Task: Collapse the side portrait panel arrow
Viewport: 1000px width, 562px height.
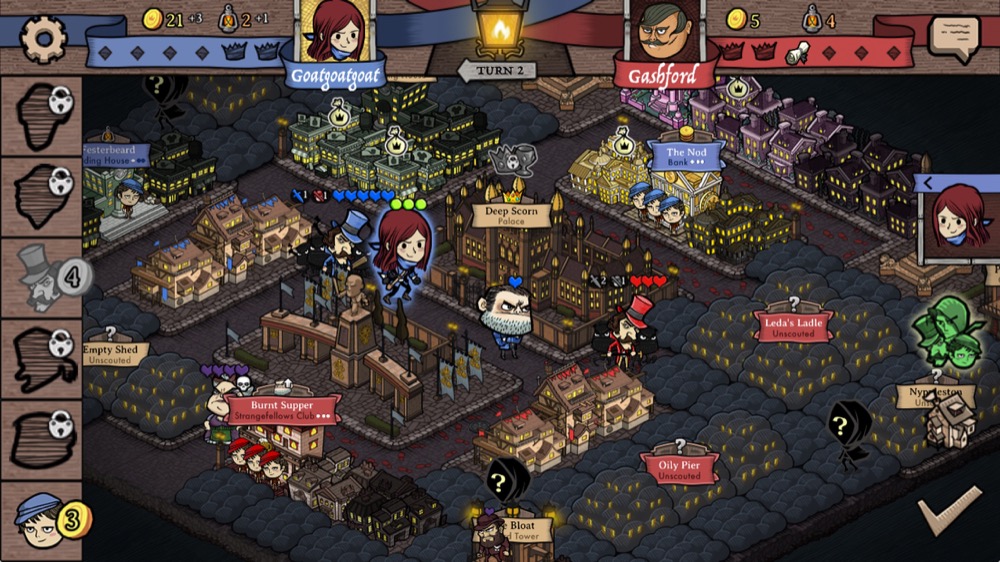Action: pyautogui.click(x=927, y=183)
